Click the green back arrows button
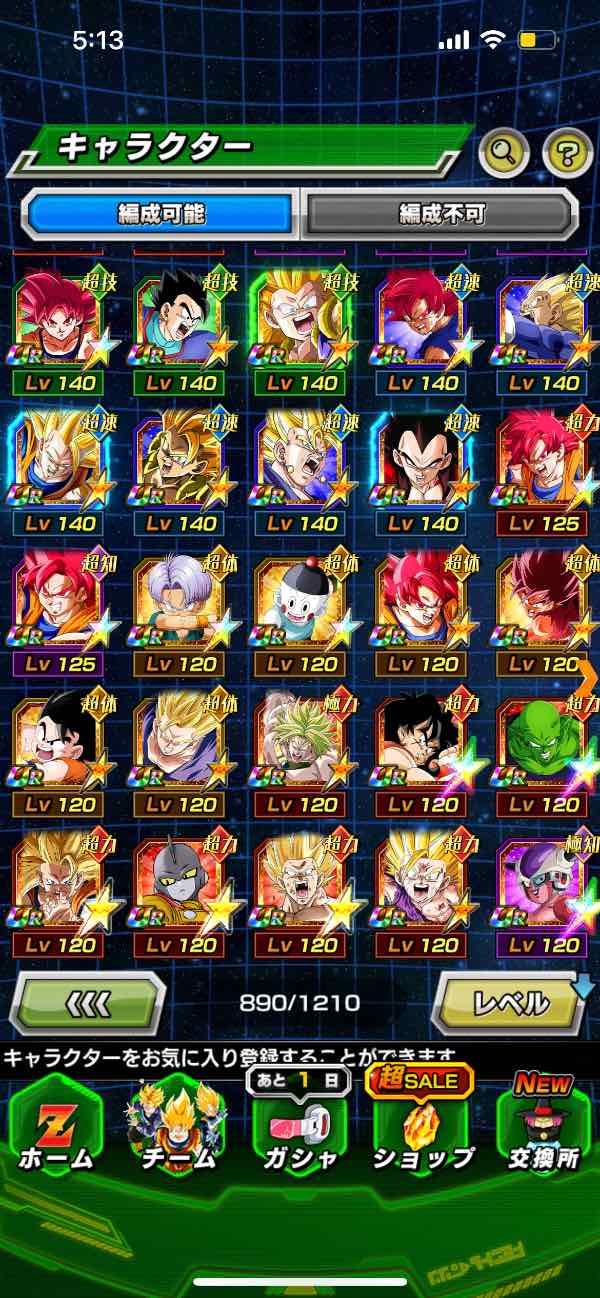The image size is (600, 1298). coord(87,1001)
